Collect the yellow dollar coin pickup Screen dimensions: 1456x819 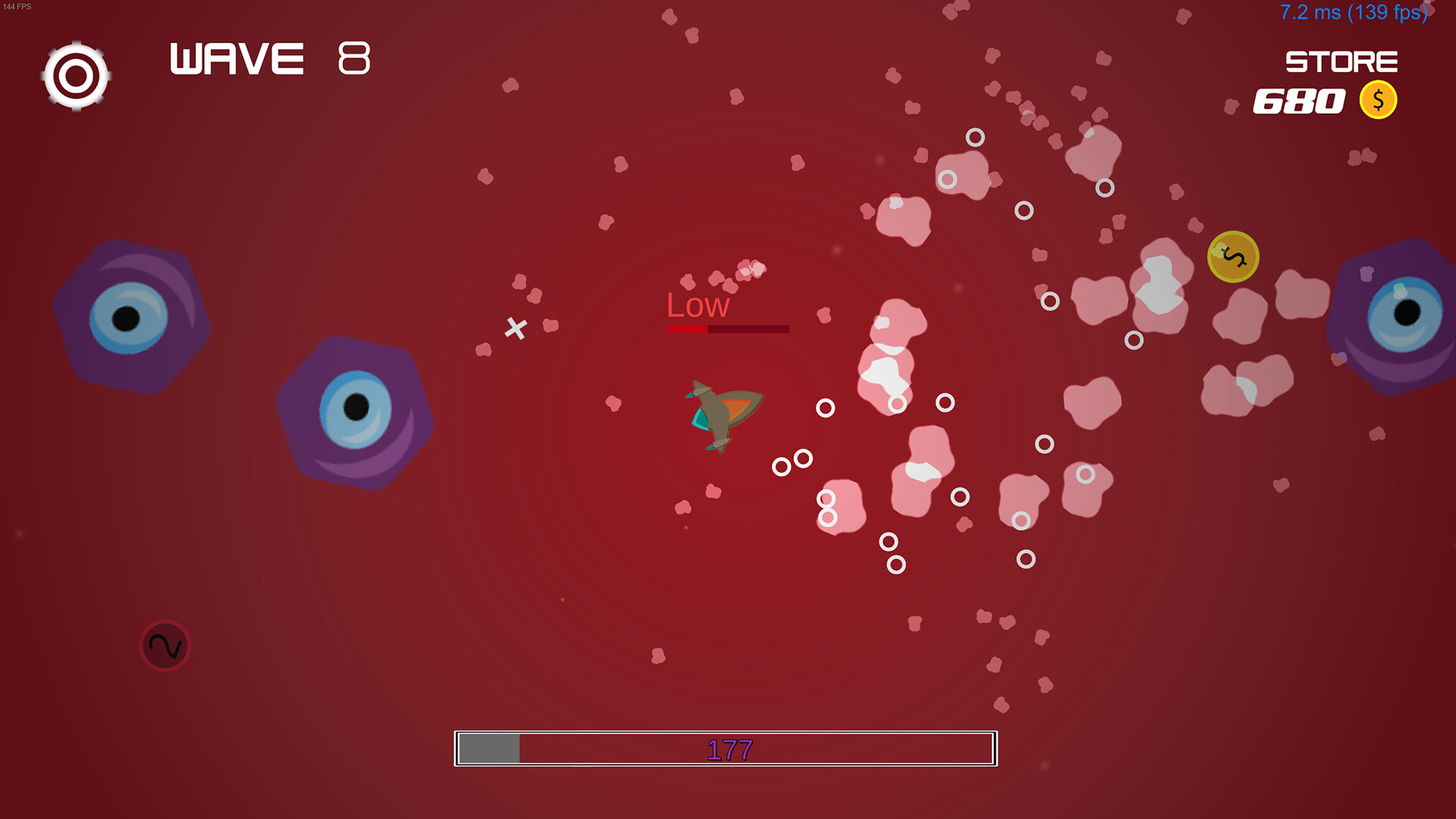(1232, 258)
